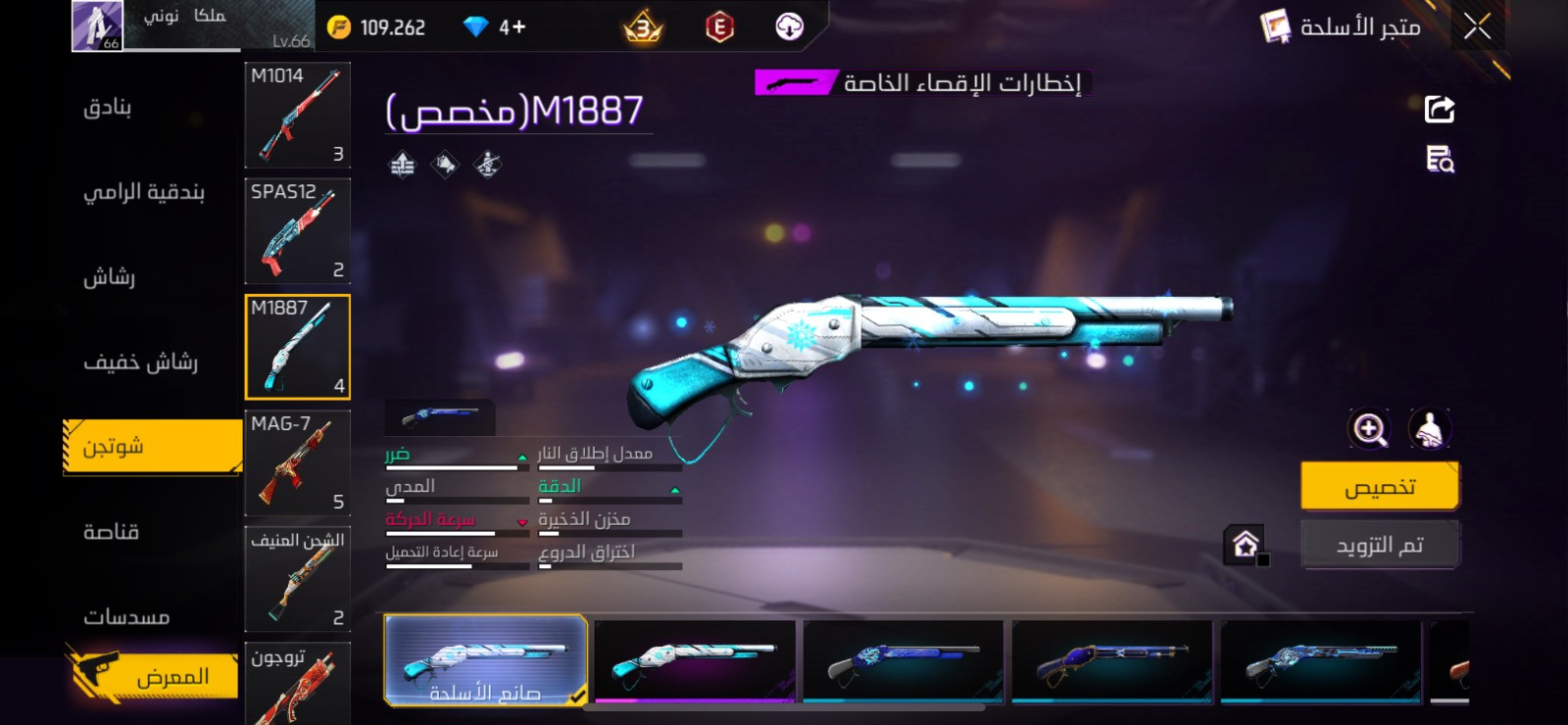Open the skin paint icon under the weapon name
The width and height of the screenshot is (1568, 725).
446,163
